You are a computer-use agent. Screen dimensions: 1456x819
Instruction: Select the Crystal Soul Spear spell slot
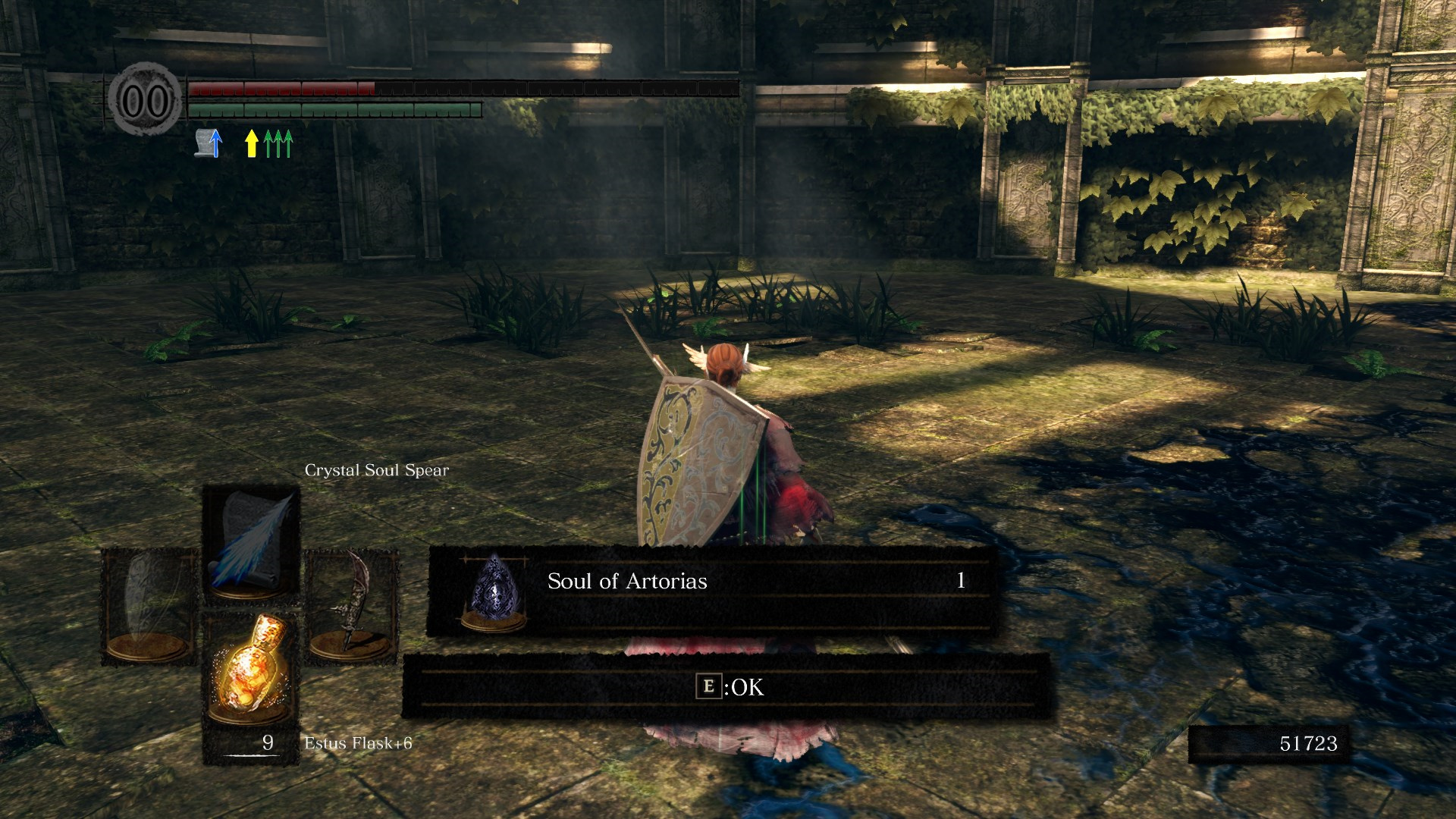[251, 544]
